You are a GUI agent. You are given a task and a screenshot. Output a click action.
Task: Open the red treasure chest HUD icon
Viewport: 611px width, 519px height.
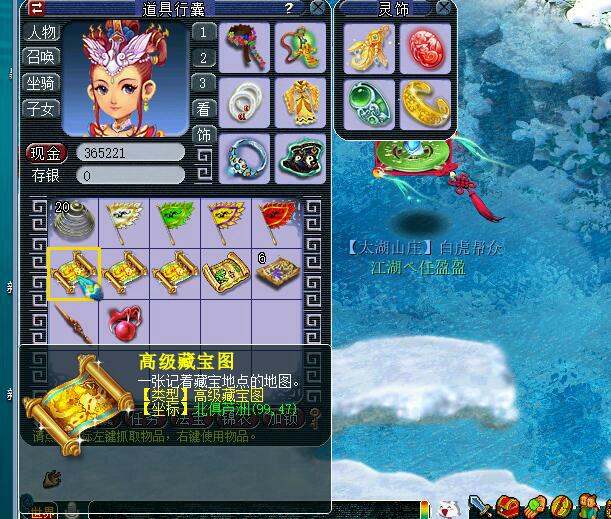511,506
